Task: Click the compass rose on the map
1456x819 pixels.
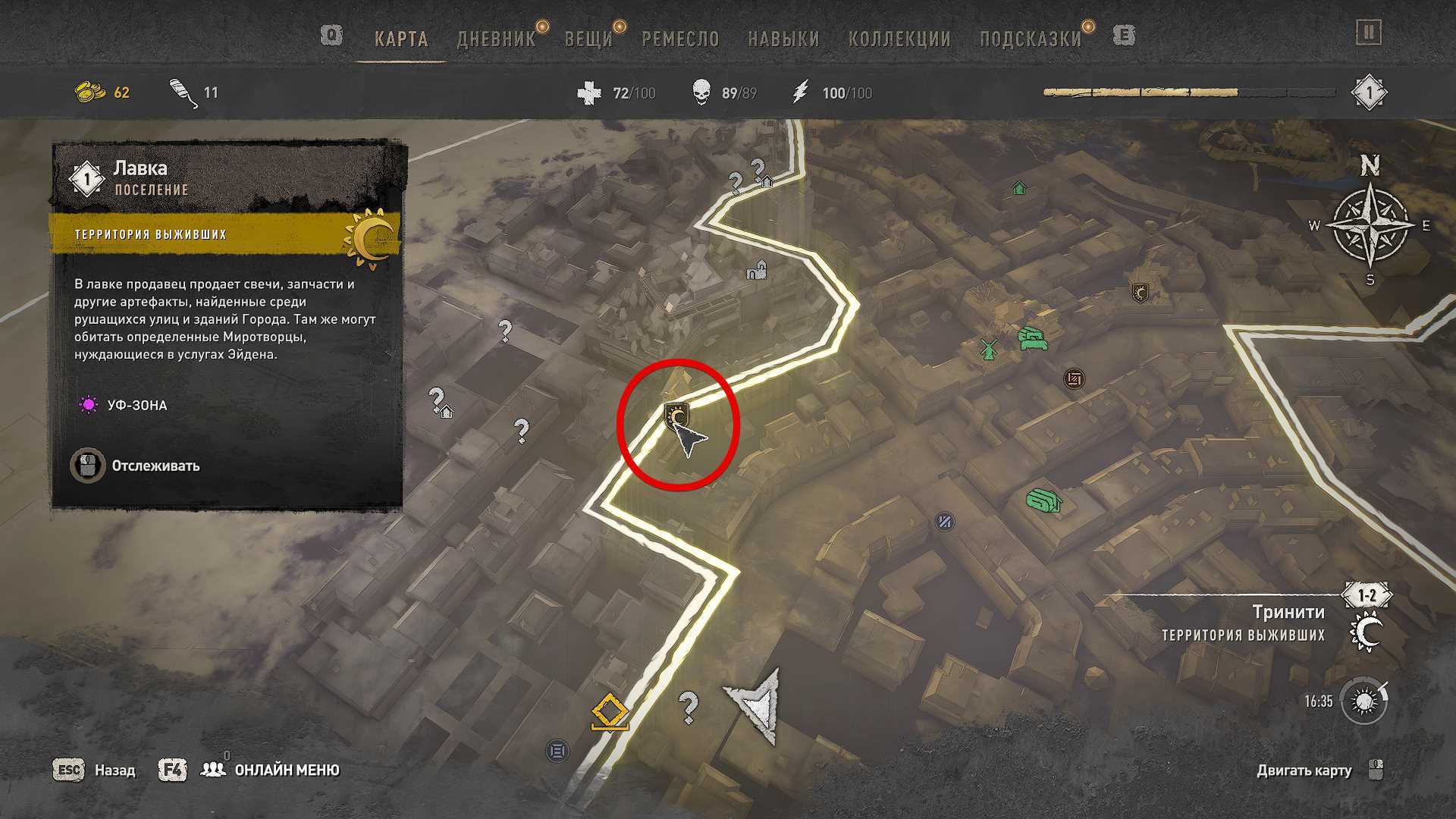Action: 1370,225
